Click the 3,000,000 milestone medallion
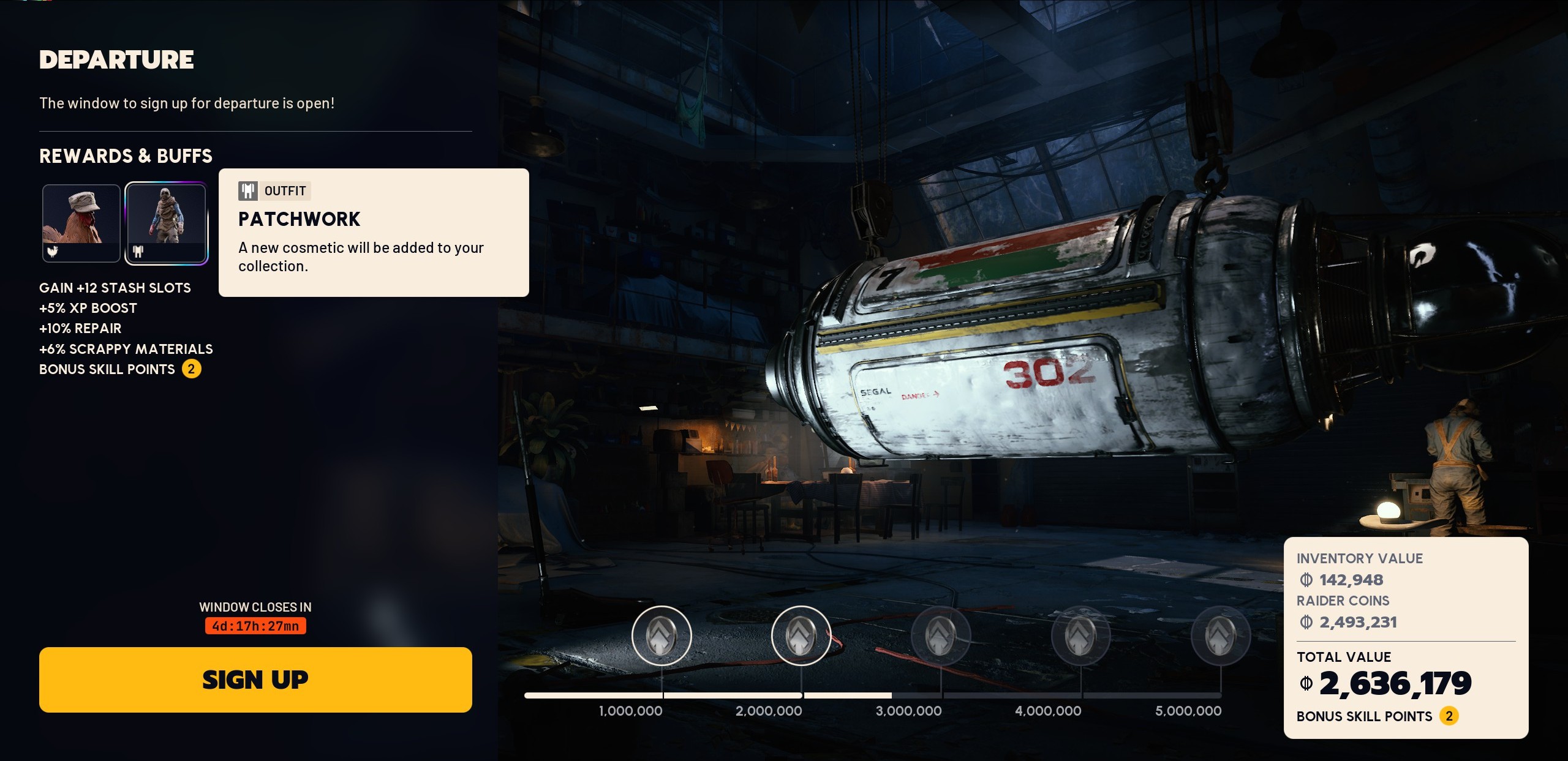 coord(941,635)
